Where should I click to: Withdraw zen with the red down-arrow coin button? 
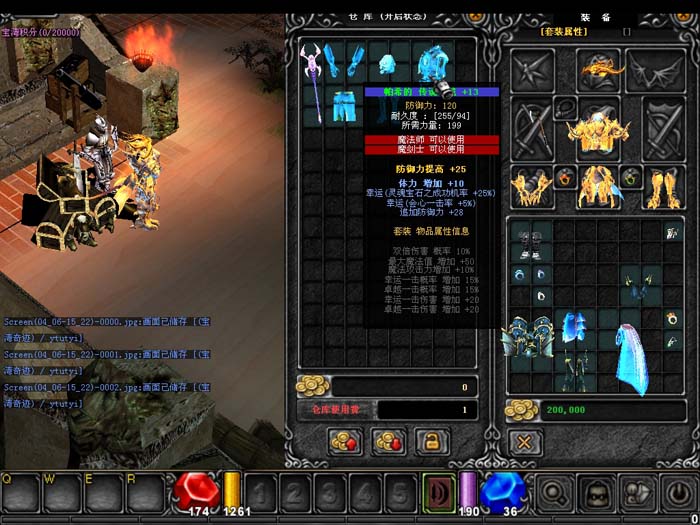click(388, 440)
